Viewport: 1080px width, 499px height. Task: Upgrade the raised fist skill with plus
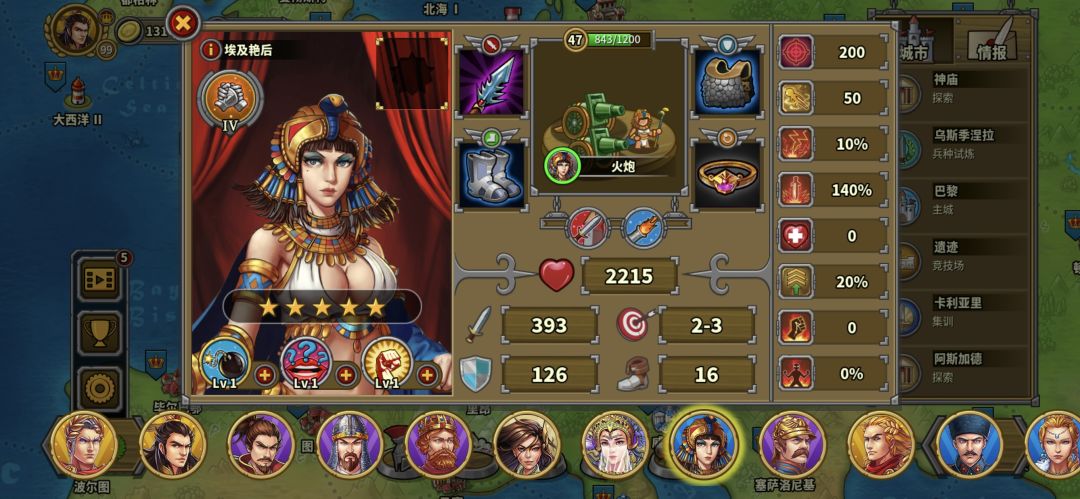coord(427,375)
